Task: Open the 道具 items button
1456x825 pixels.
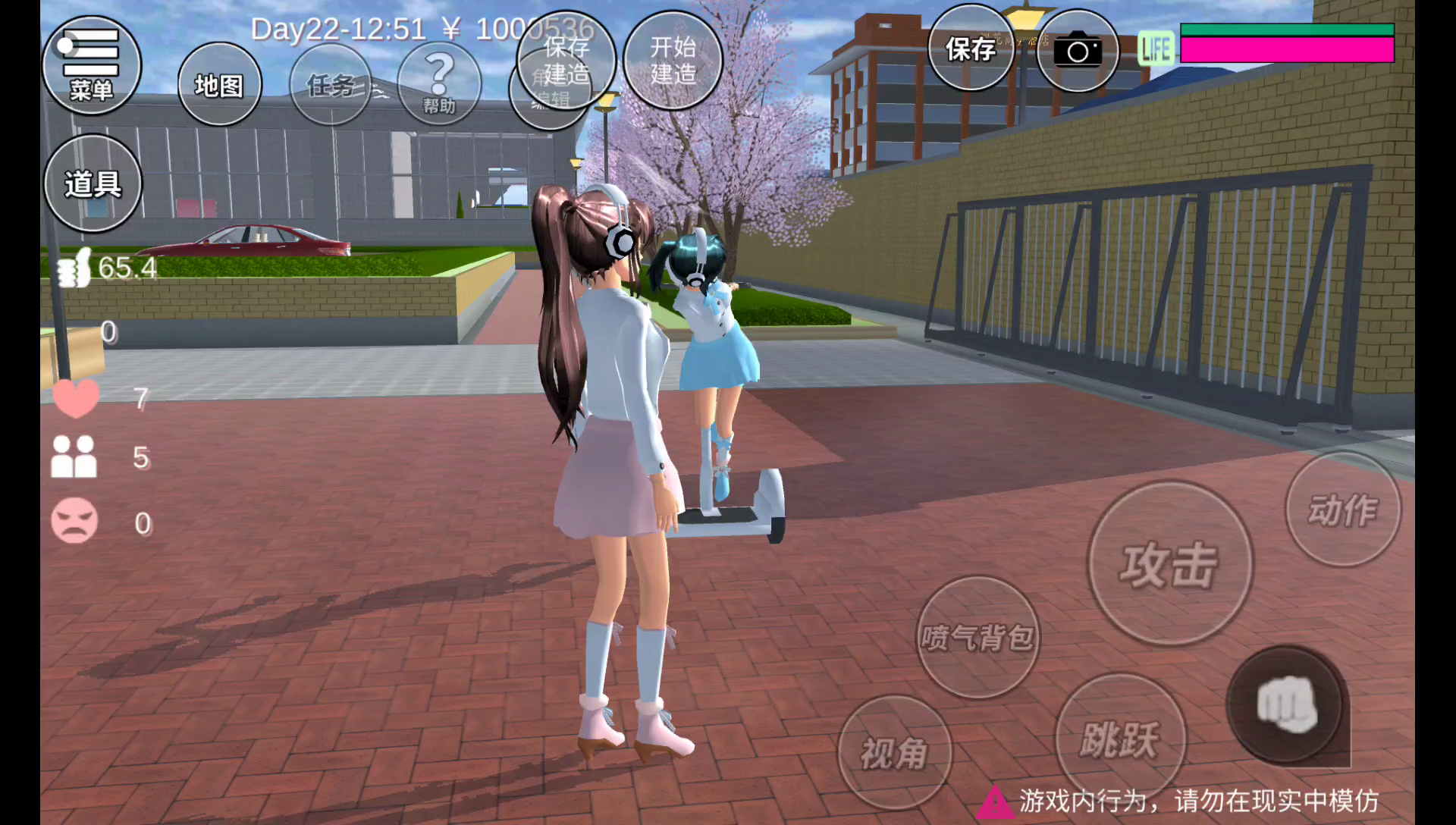Action: point(93,184)
